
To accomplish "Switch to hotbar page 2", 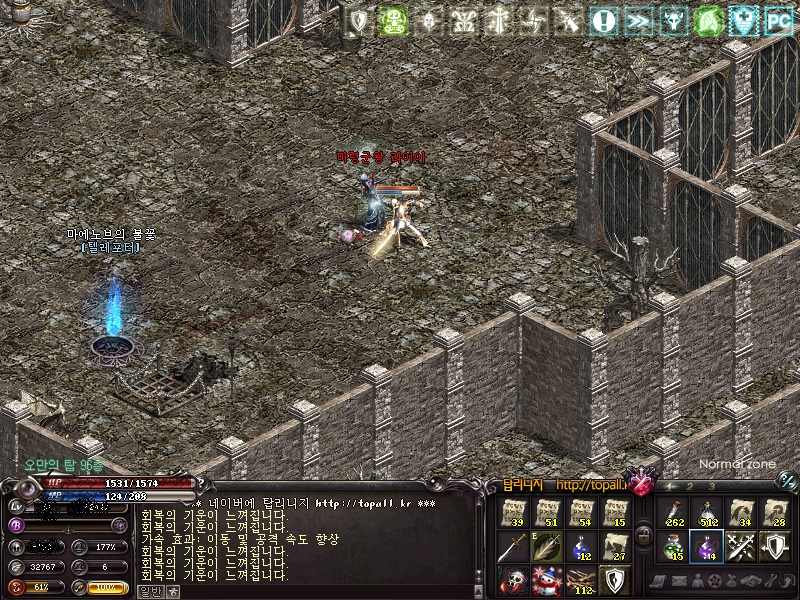I will (x=690, y=487).
